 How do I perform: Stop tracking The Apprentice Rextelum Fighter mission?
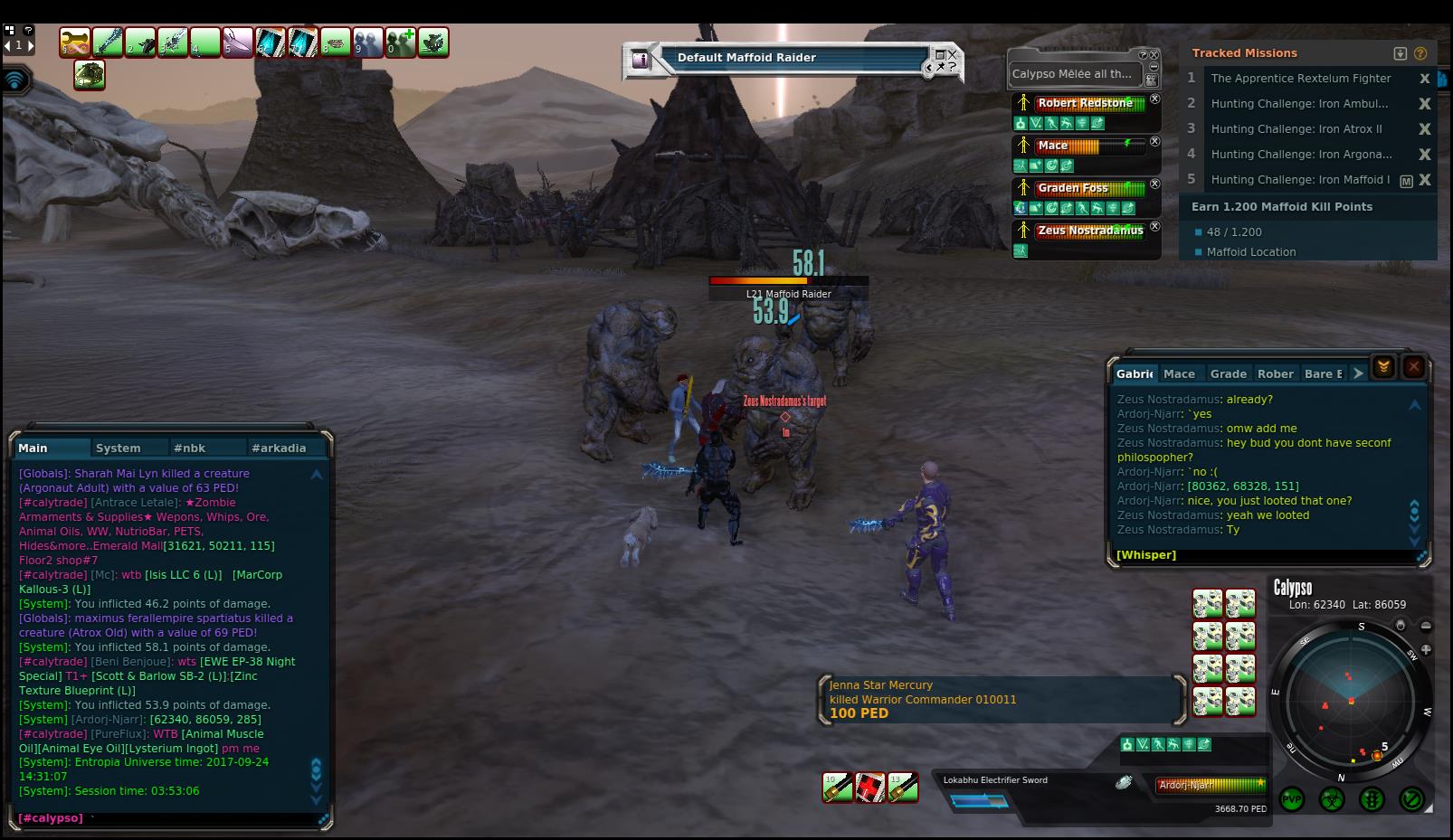[x=1425, y=79]
